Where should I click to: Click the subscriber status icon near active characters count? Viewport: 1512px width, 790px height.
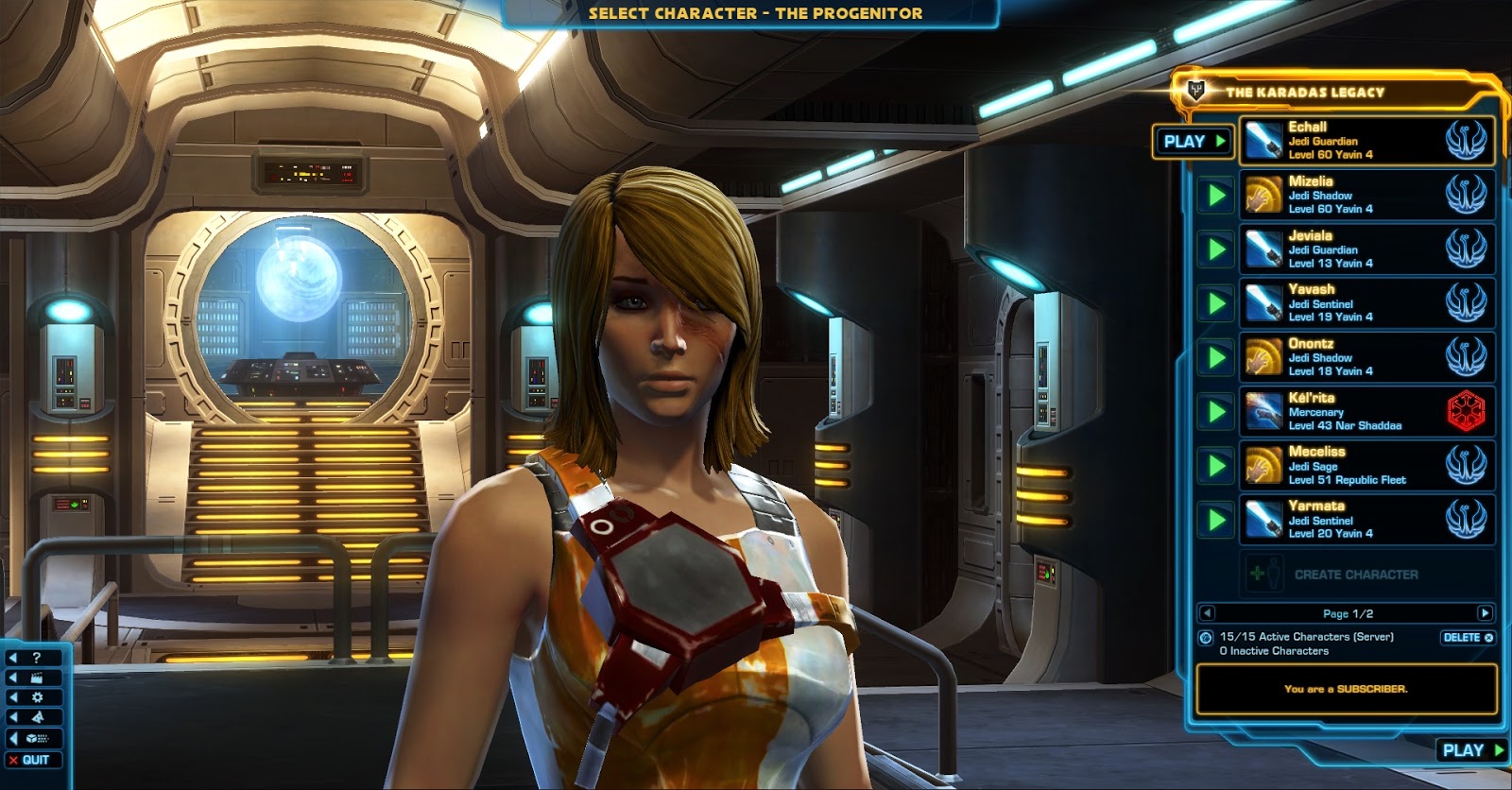1205,637
